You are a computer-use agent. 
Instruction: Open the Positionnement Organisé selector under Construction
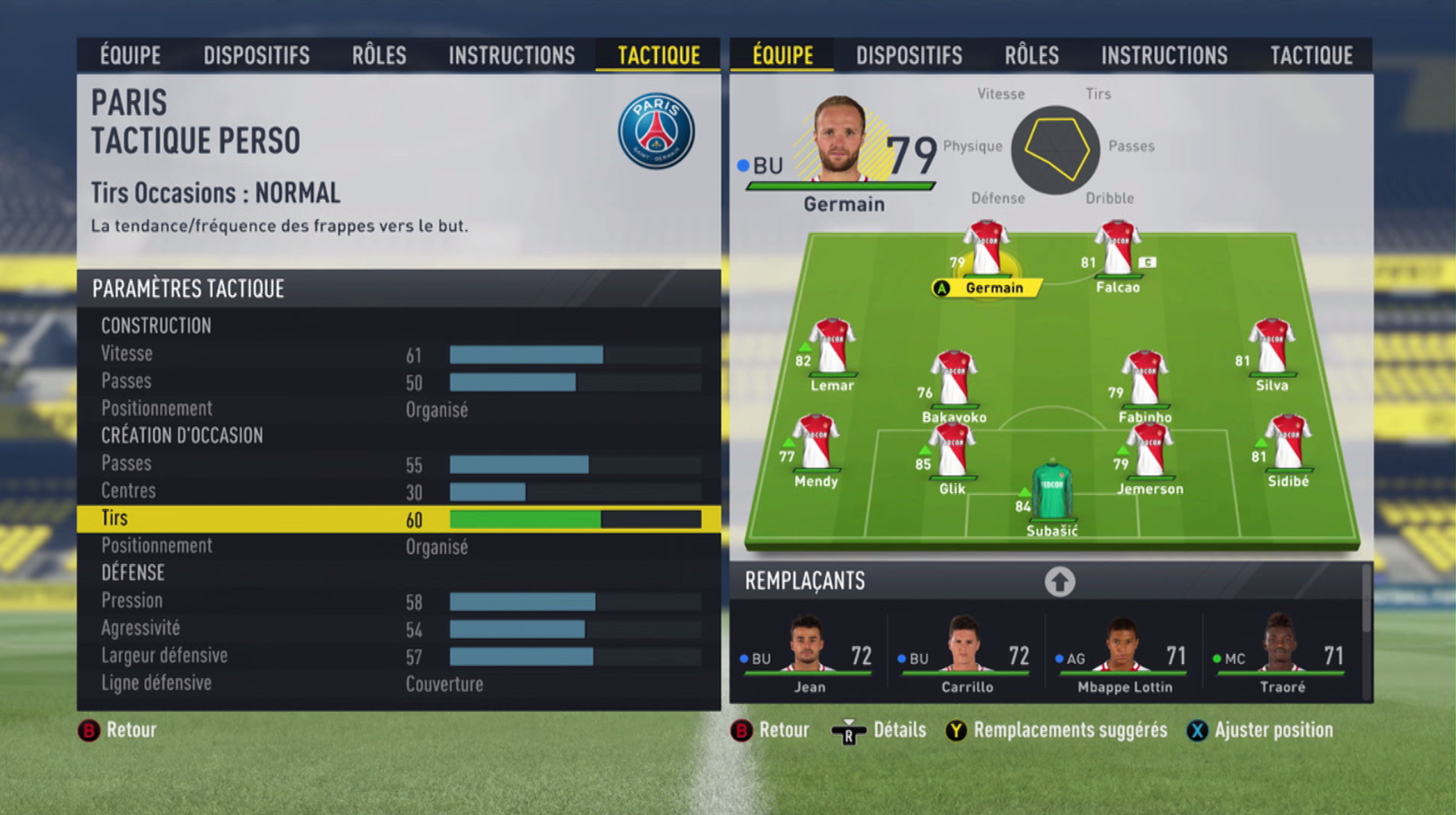[x=437, y=408]
